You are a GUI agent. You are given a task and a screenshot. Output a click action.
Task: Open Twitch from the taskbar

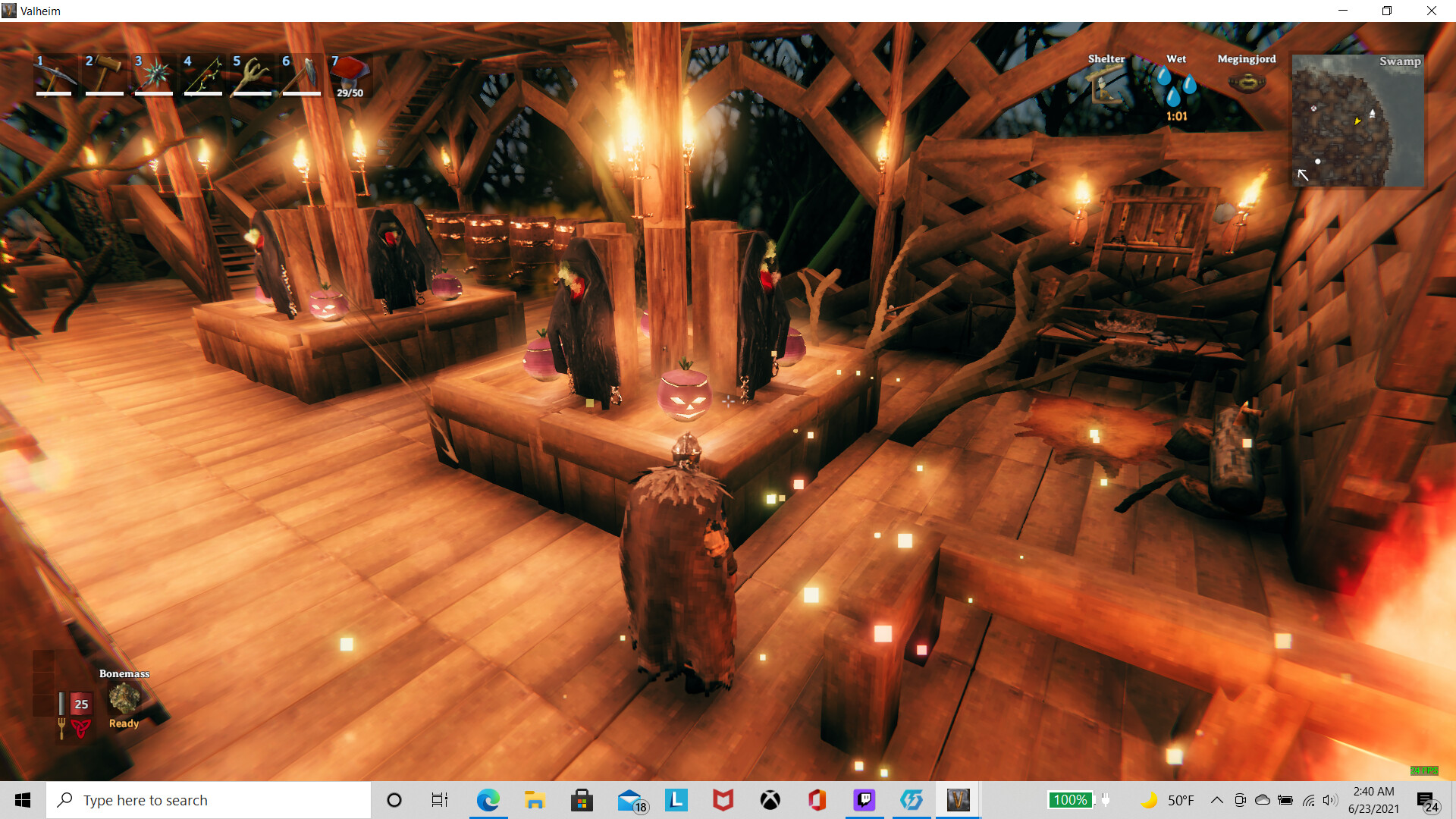864,799
